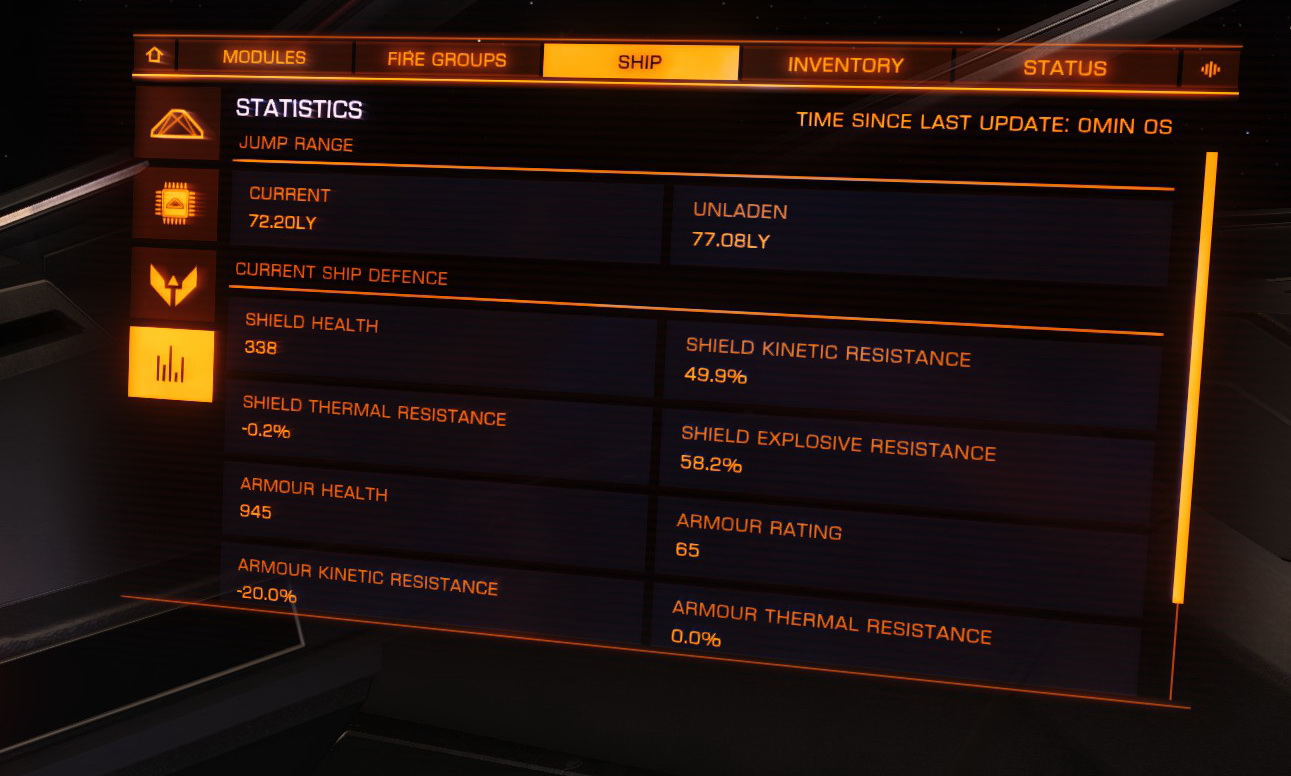This screenshot has width=1291, height=776.
Task: Select the Statistics bar chart icon
Action: click(x=171, y=365)
